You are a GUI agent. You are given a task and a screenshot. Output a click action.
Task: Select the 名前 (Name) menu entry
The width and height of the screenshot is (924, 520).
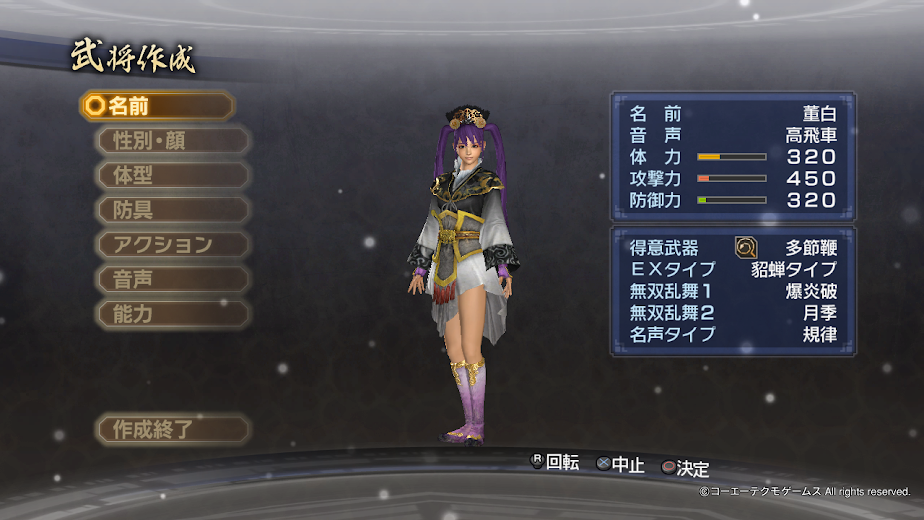[156, 106]
